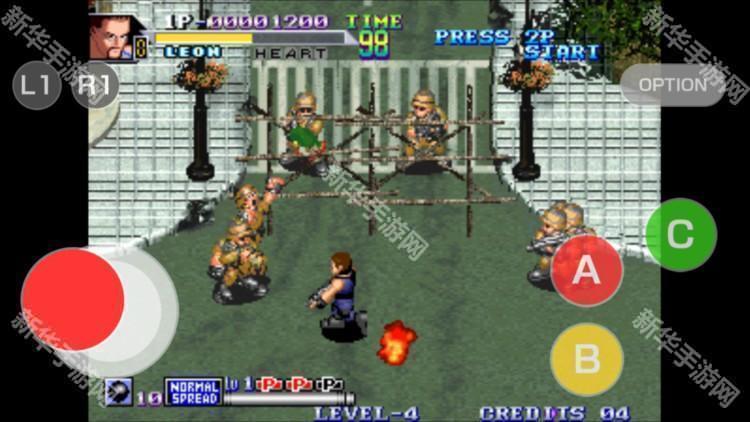Touch the red virtual joystick

[73, 299]
